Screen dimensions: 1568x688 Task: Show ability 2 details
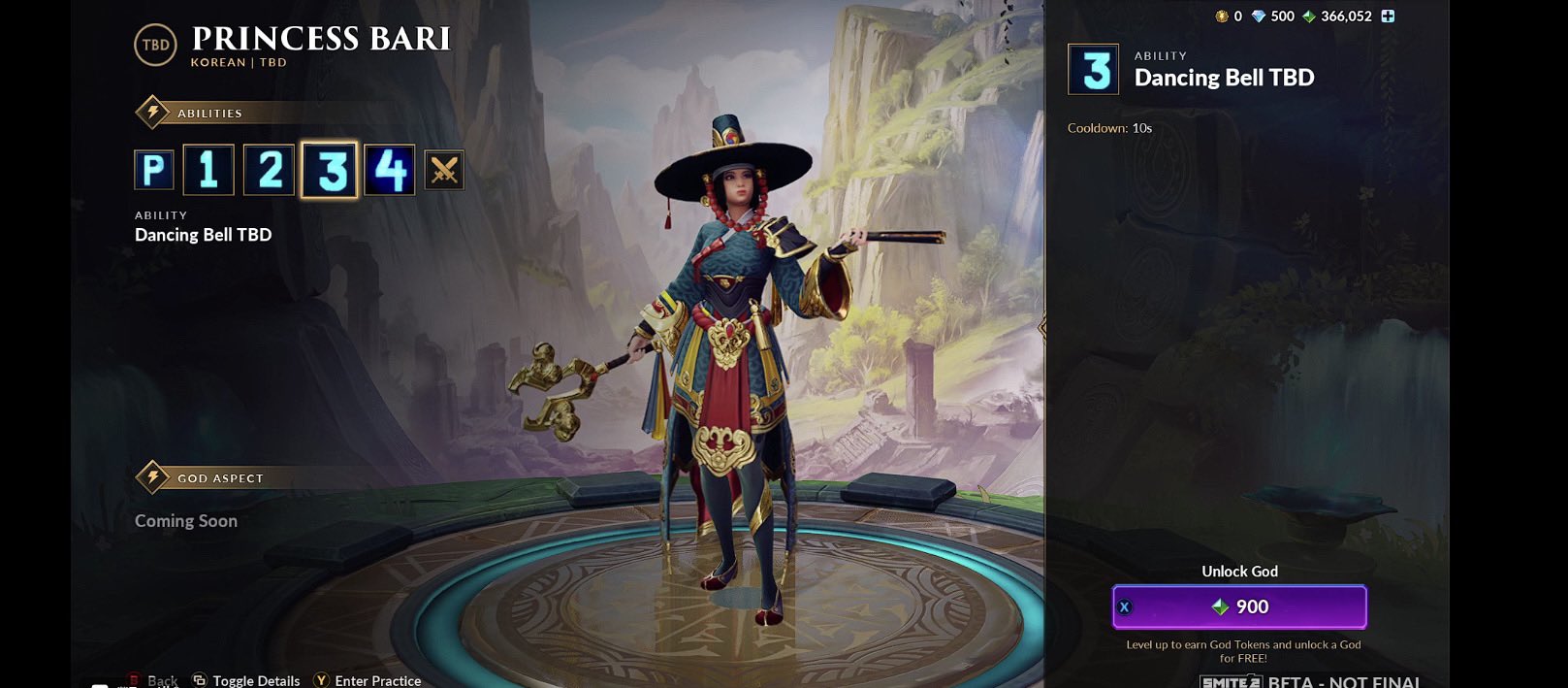coord(270,170)
